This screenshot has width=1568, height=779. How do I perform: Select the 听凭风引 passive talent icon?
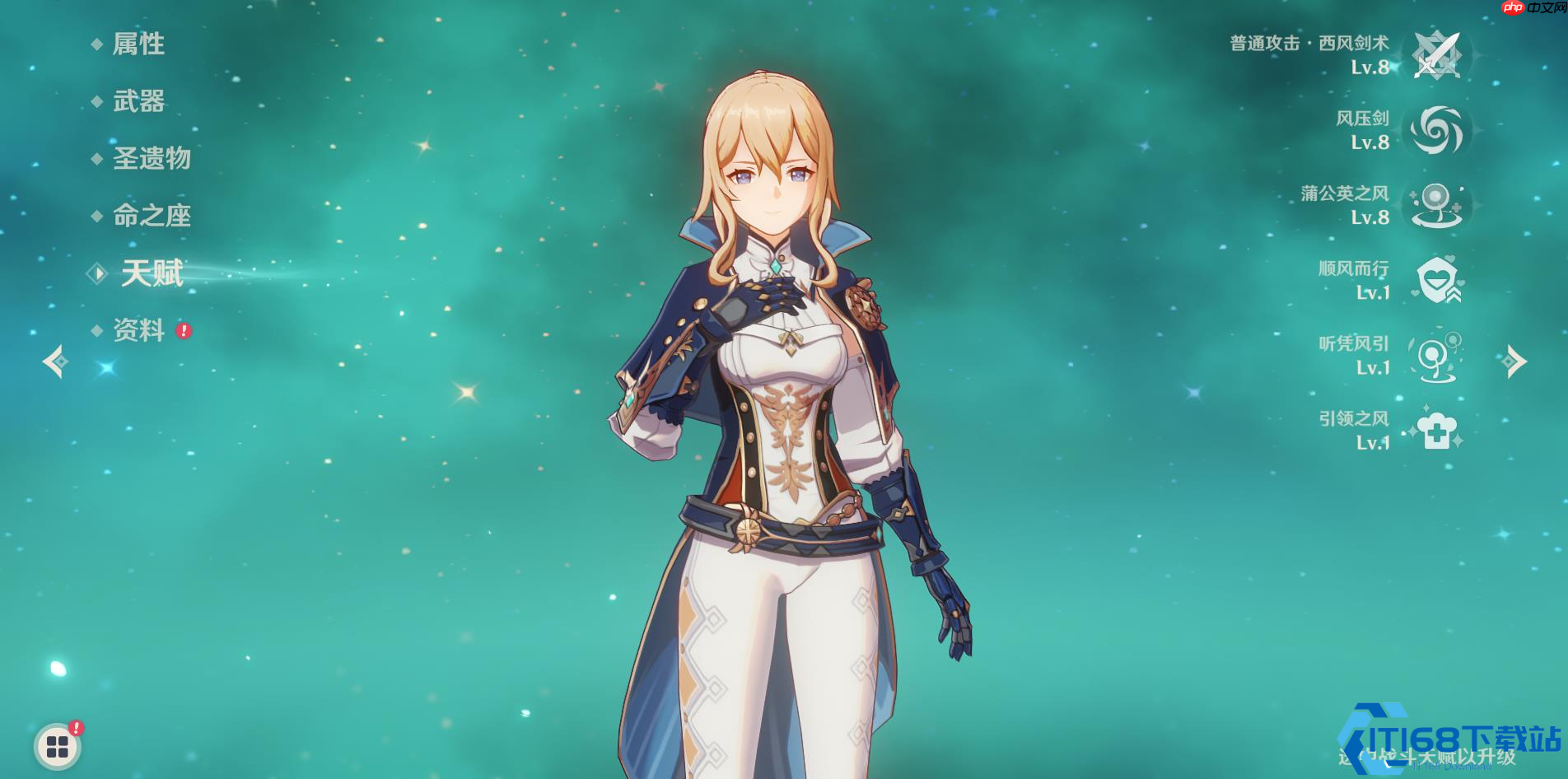tap(1436, 356)
